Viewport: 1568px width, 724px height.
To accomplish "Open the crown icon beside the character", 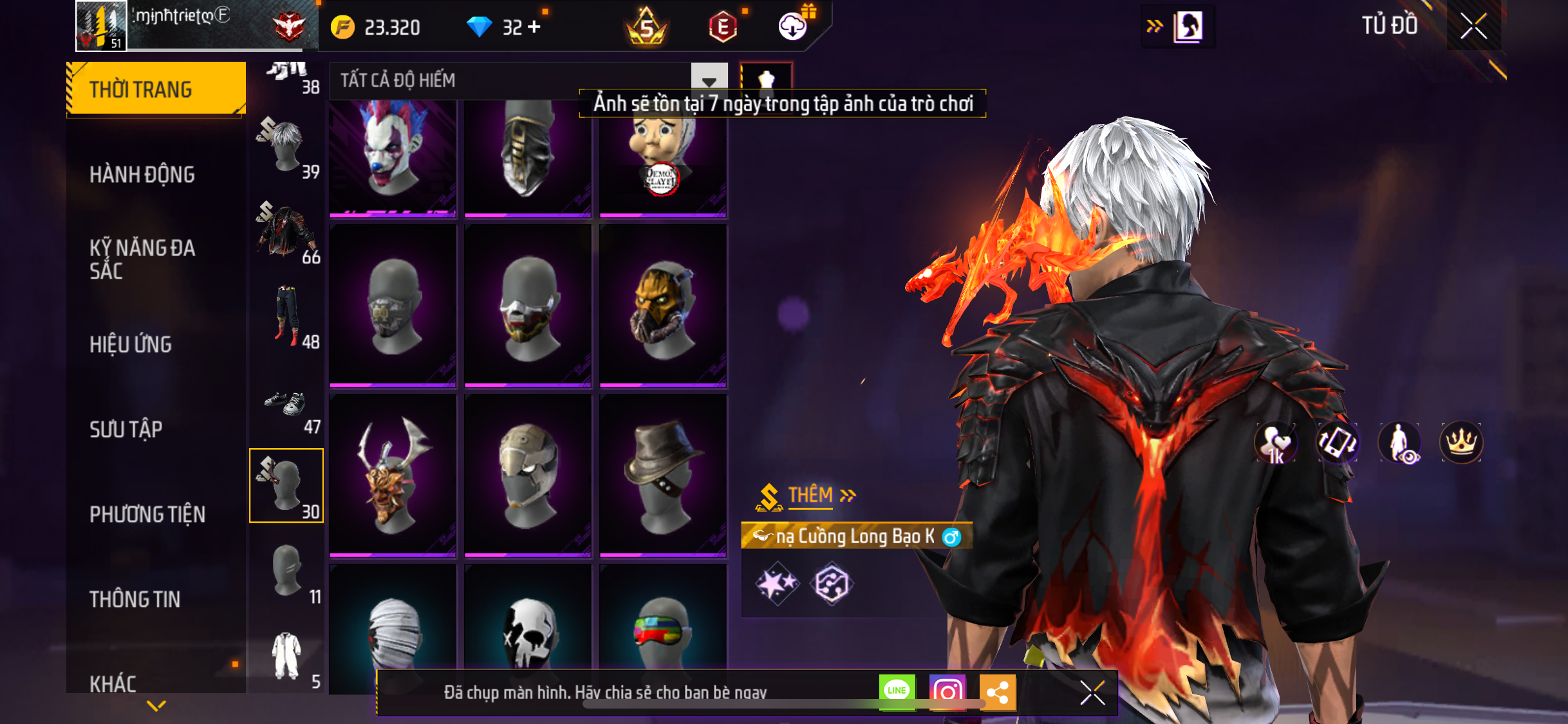I will [x=1461, y=442].
